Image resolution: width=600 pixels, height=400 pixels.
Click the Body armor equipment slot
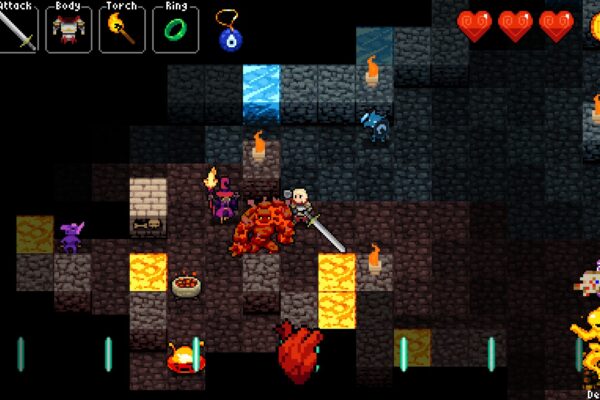[x=69, y=29]
